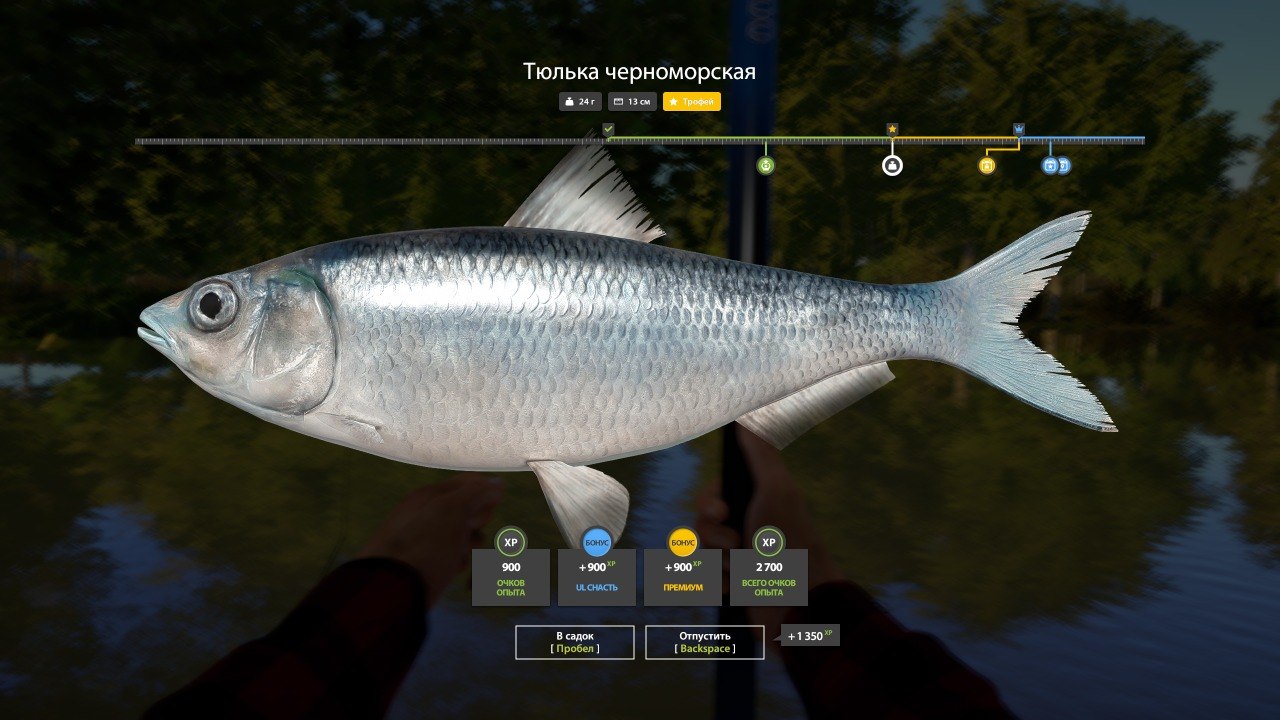Put the fish in the keepnet (В садок)

(575, 642)
